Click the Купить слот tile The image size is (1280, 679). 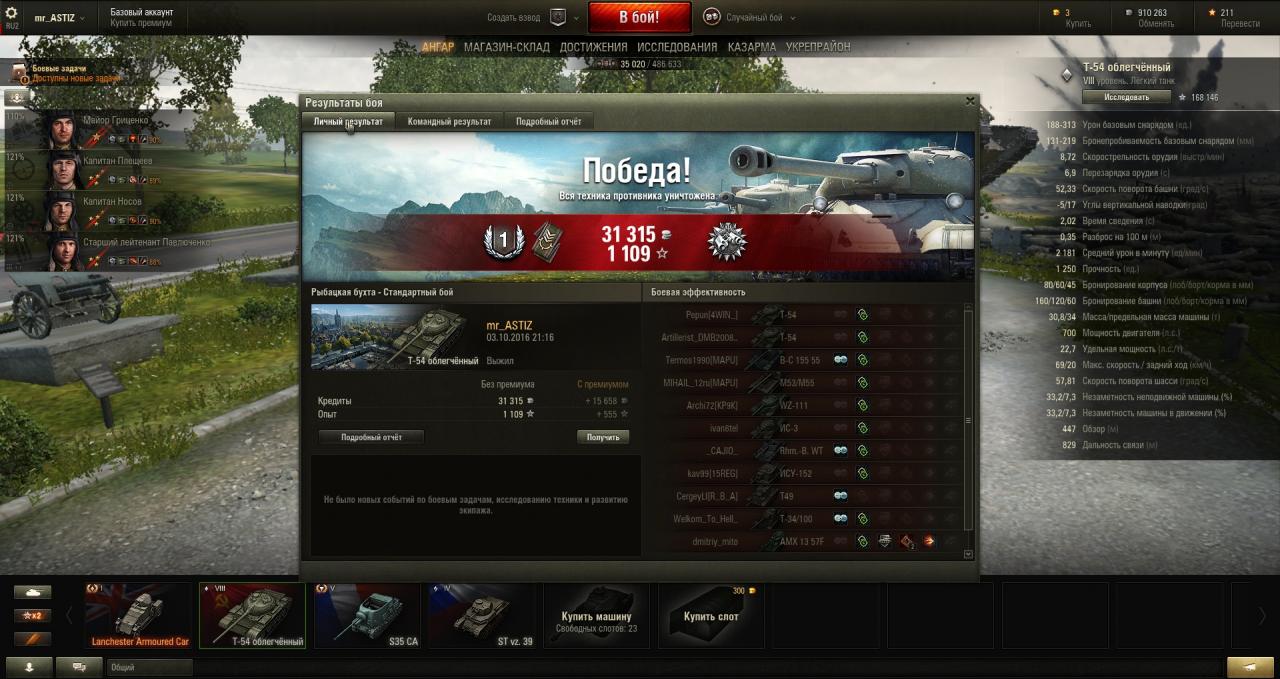point(711,615)
